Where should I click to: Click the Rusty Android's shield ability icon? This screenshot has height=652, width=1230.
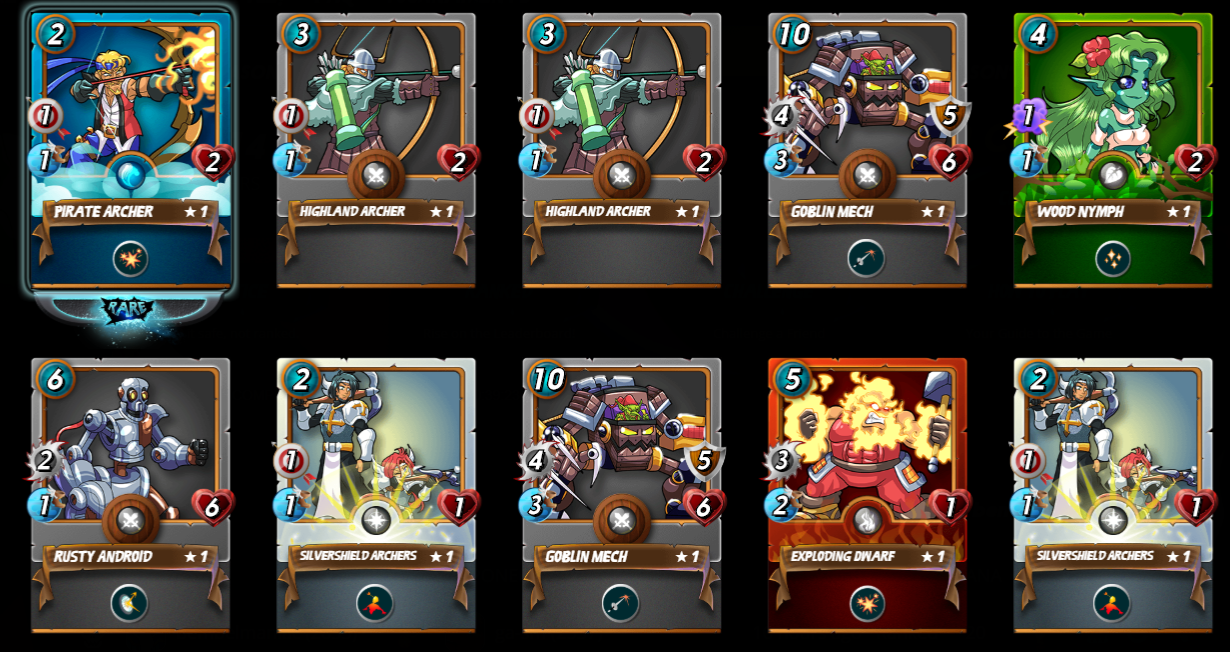click(131, 603)
